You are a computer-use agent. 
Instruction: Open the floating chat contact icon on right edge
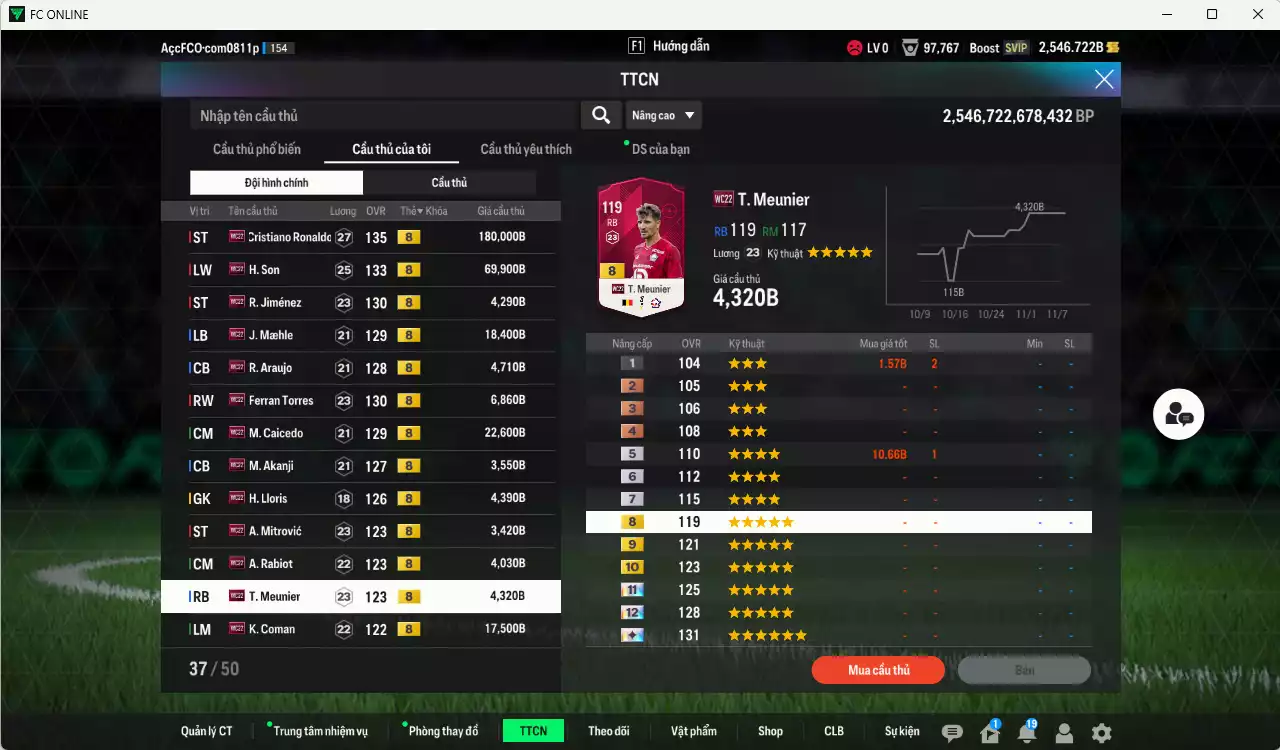coord(1178,414)
